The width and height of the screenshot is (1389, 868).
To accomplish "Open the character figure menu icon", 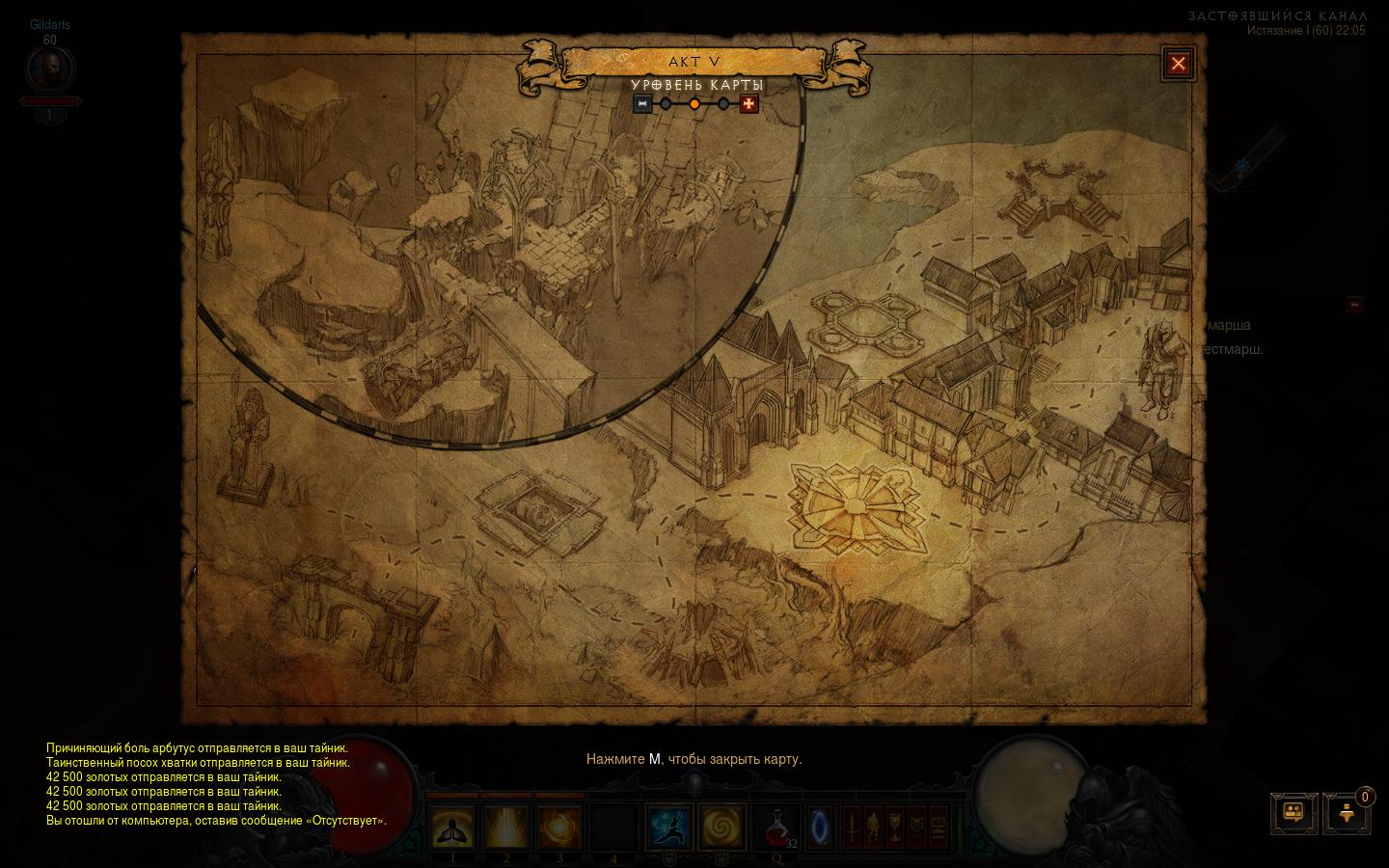I will click(873, 827).
